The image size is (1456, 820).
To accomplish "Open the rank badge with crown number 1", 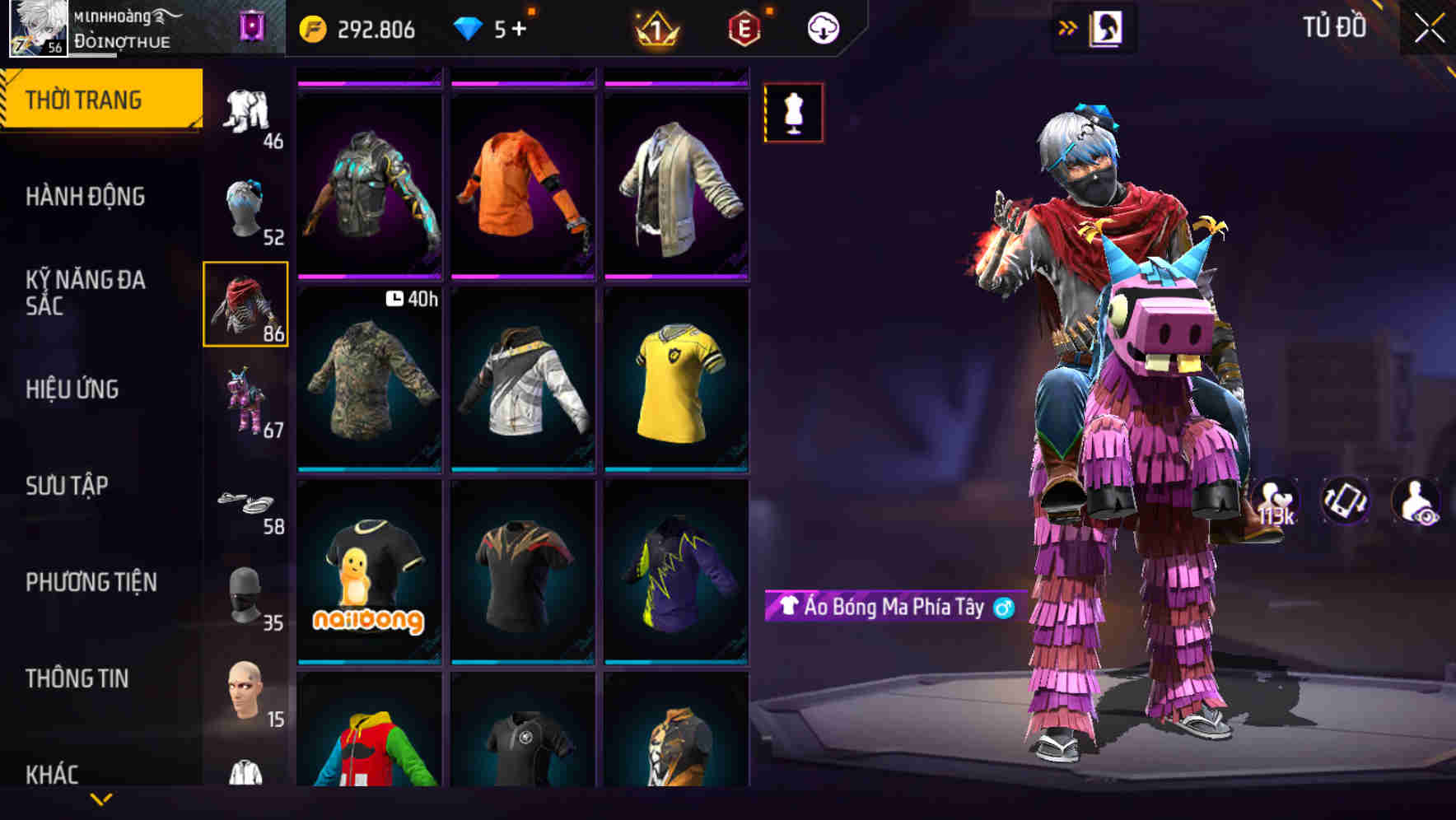I will tap(655, 27).
